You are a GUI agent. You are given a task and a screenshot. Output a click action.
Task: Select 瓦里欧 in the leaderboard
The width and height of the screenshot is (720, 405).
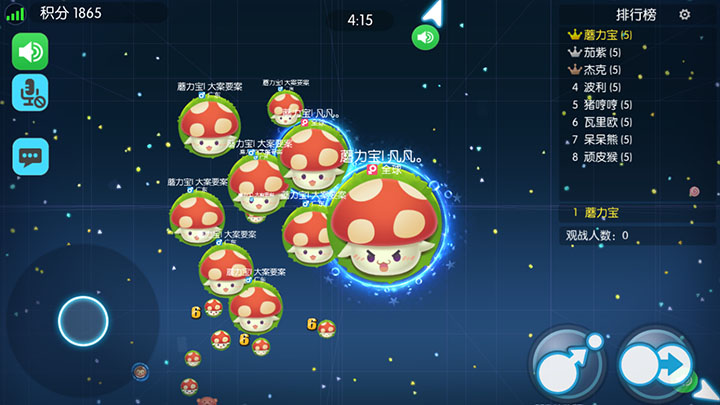(606, 121)
